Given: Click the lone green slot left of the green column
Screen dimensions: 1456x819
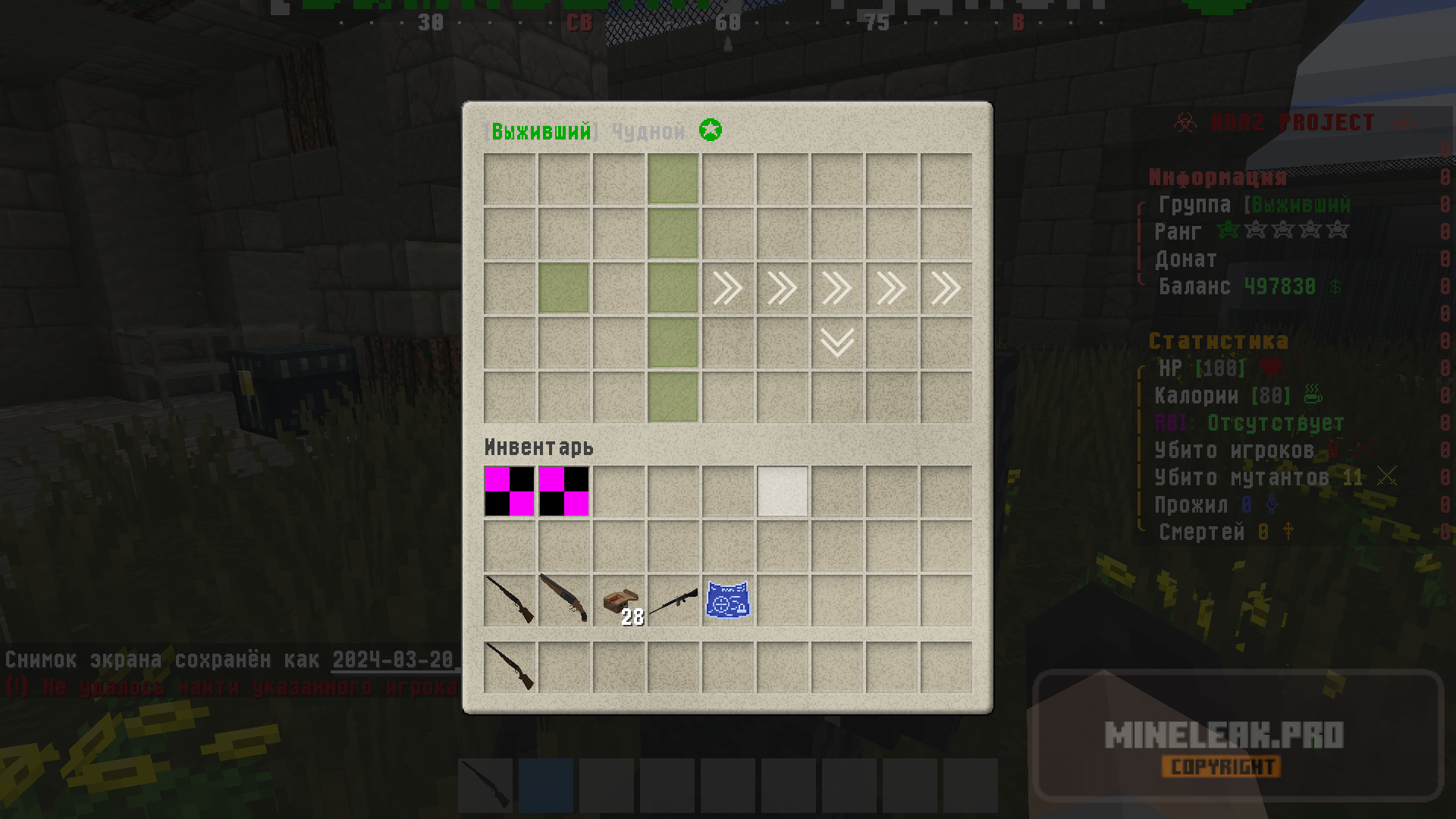Looking at the screenshot, I should coord(564,288).
